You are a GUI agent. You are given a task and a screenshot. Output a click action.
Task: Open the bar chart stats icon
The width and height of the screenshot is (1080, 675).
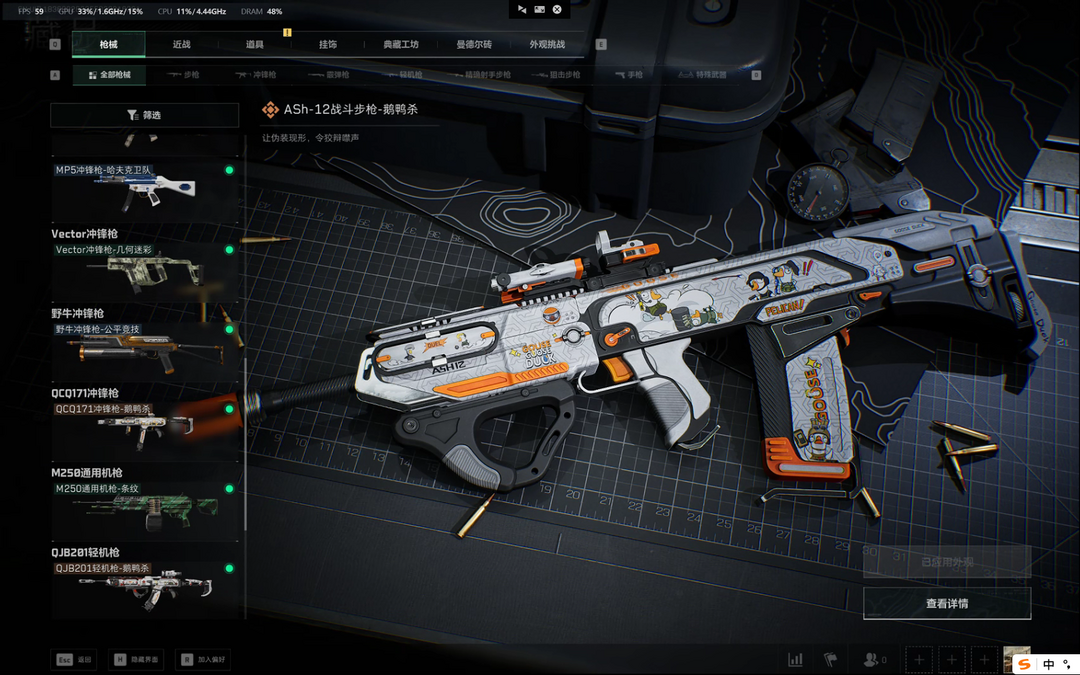(796, 660)
